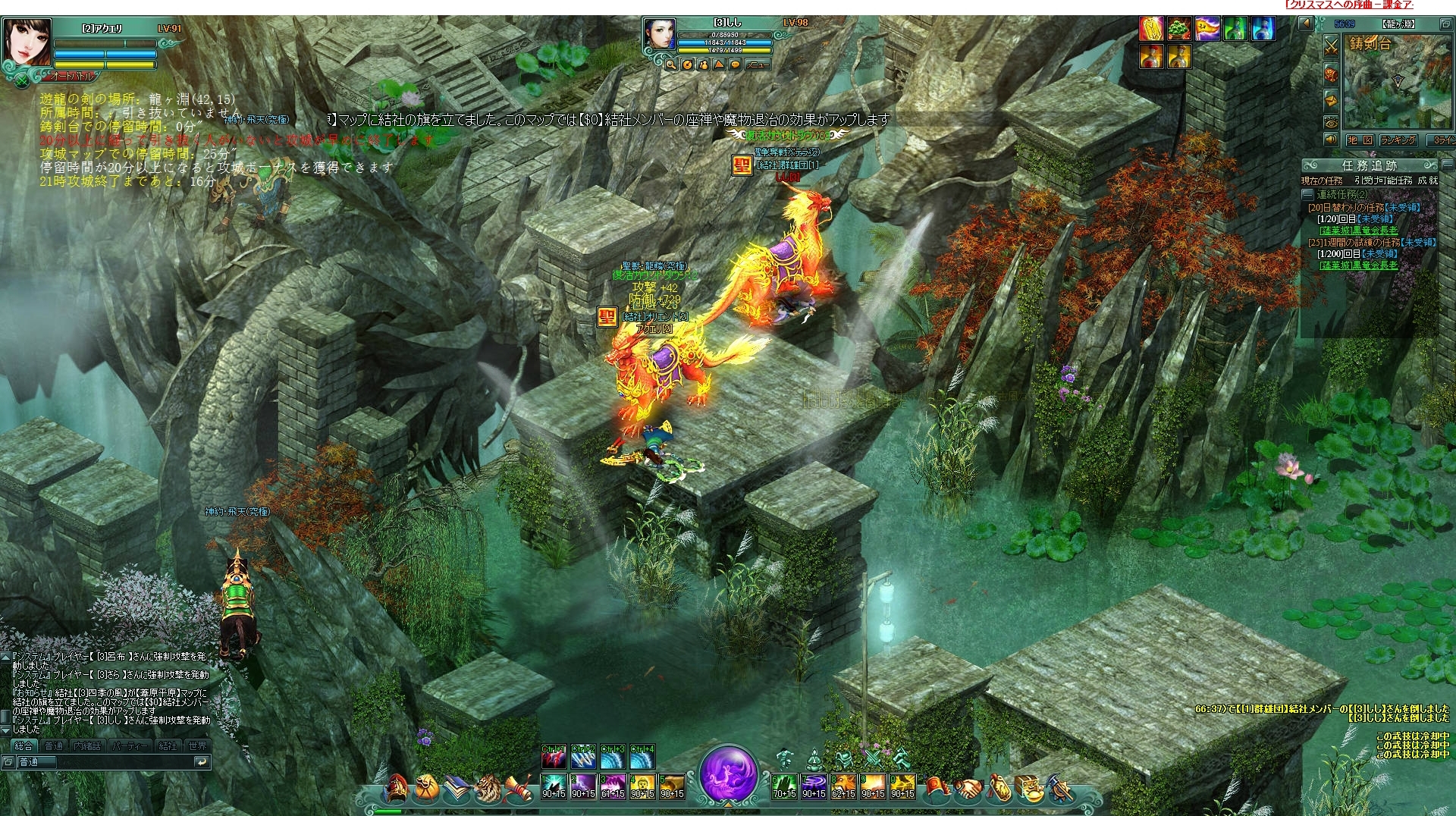The height and width of the screenshot is (816, 1456).
Task: Click the purple phoenix orb
Action: pyautogui.click(x=727, y=775)
